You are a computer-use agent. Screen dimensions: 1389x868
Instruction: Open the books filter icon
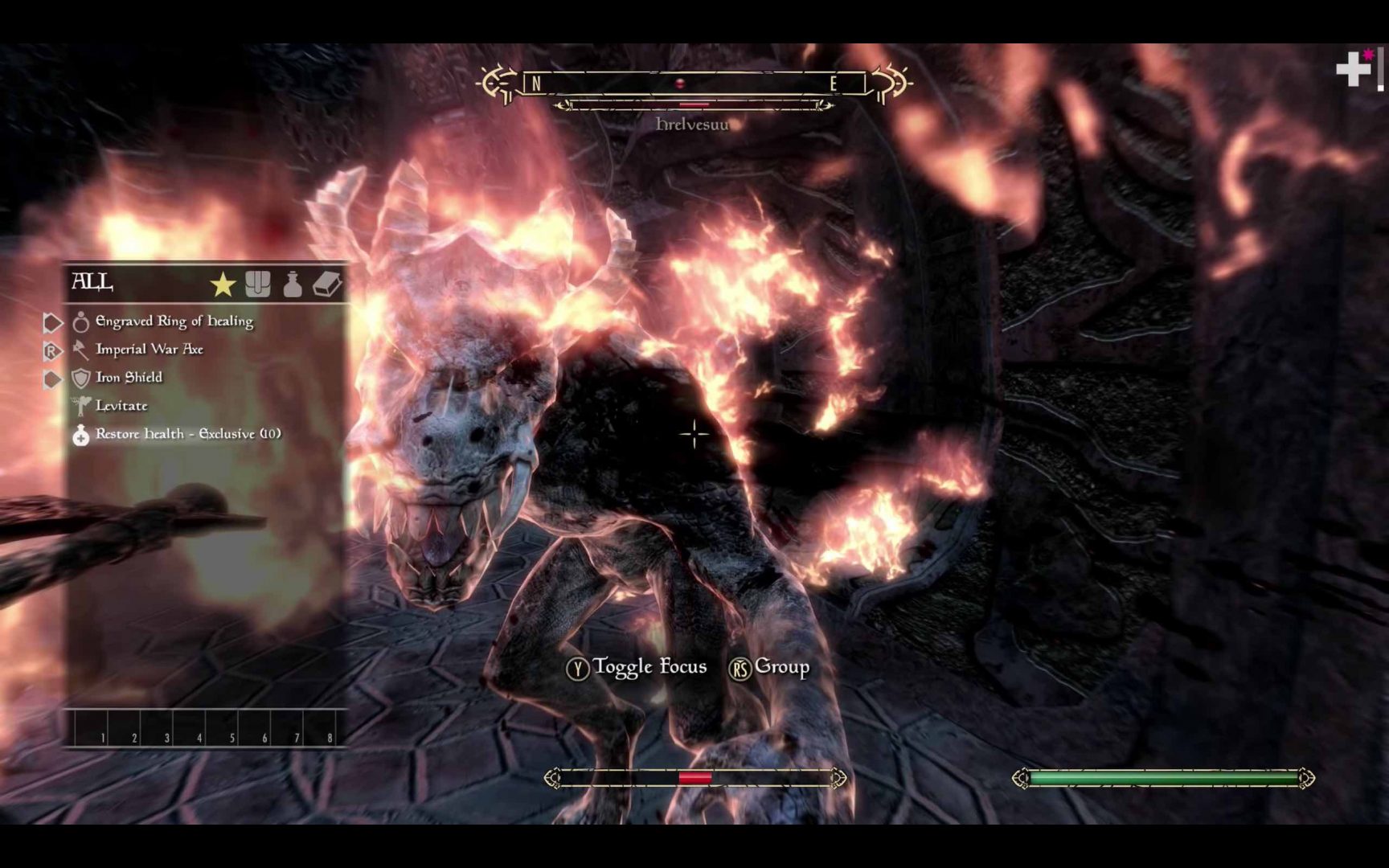326,283
